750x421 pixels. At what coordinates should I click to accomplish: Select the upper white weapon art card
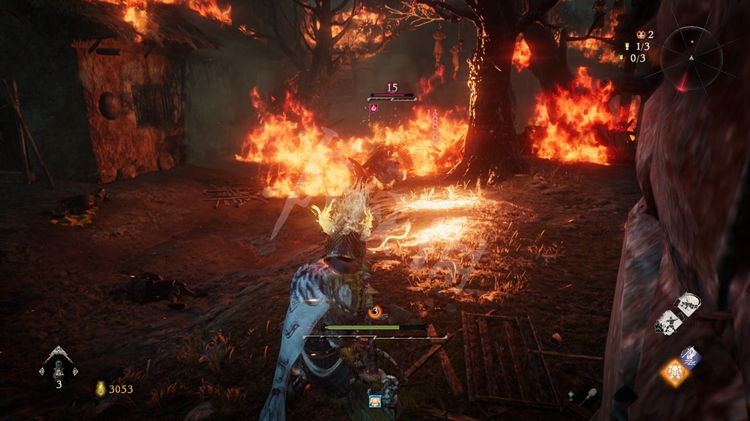687,303
